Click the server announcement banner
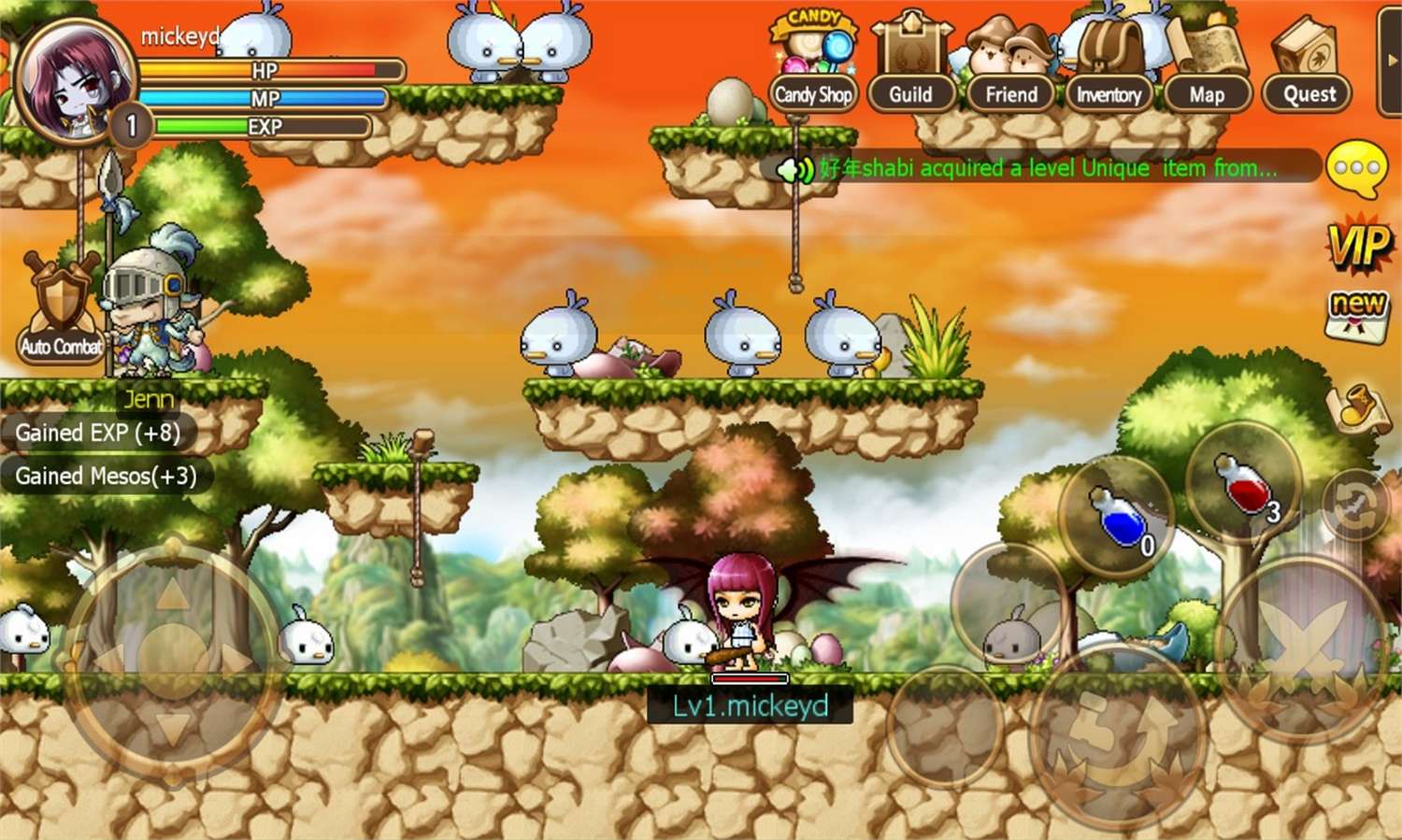This screenshot has width=1402, height=840. click(1045, 168)
